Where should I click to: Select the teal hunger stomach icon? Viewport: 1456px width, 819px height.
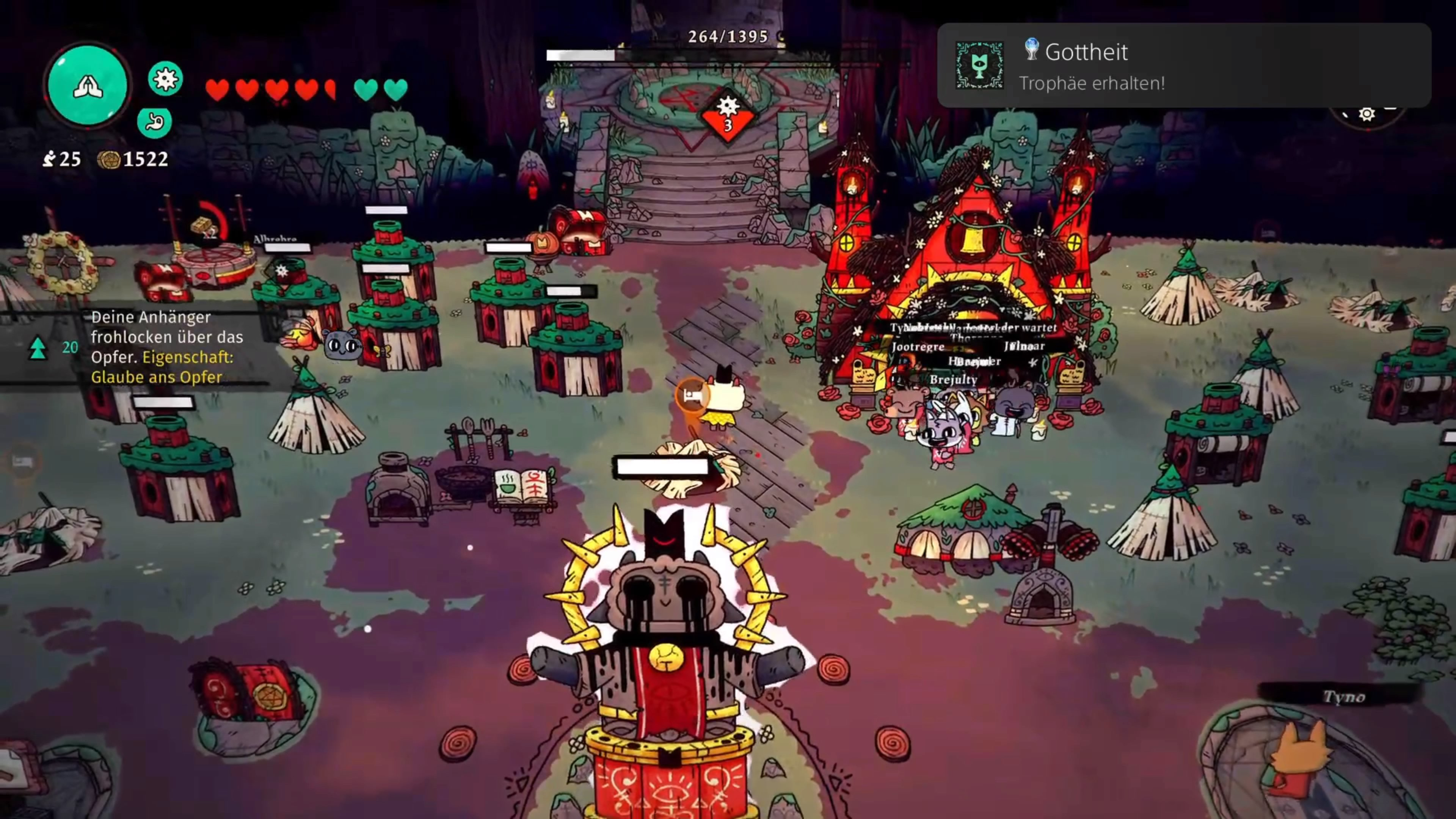pyautogui.click(x=154, y=121)
